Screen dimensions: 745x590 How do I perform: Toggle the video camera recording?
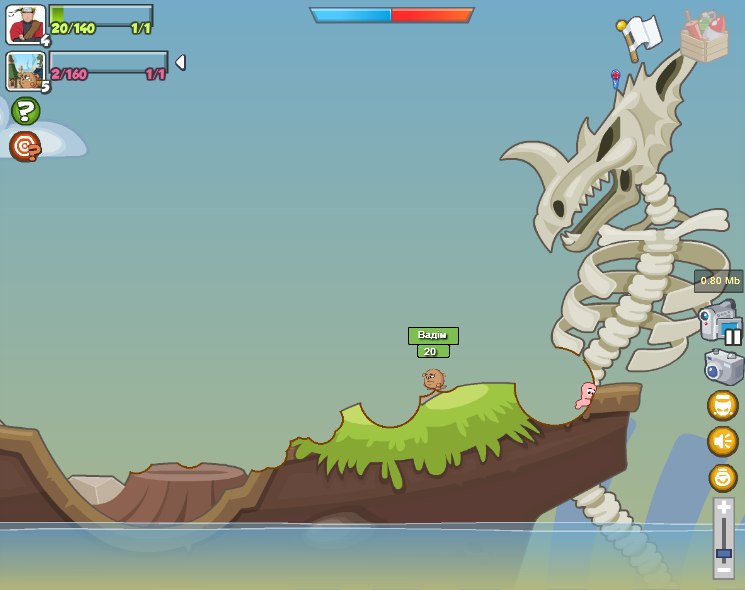point(719,322)
